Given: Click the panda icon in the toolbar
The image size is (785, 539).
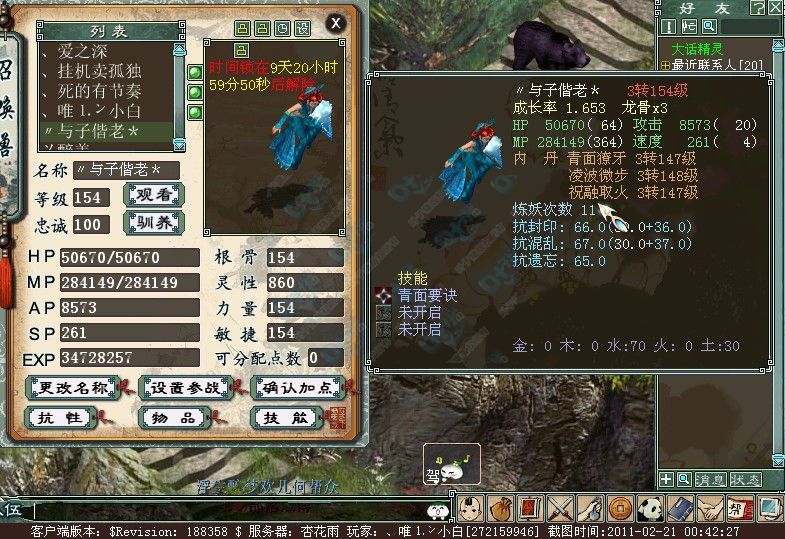Looking at the screenshot, I should point(651,508).
